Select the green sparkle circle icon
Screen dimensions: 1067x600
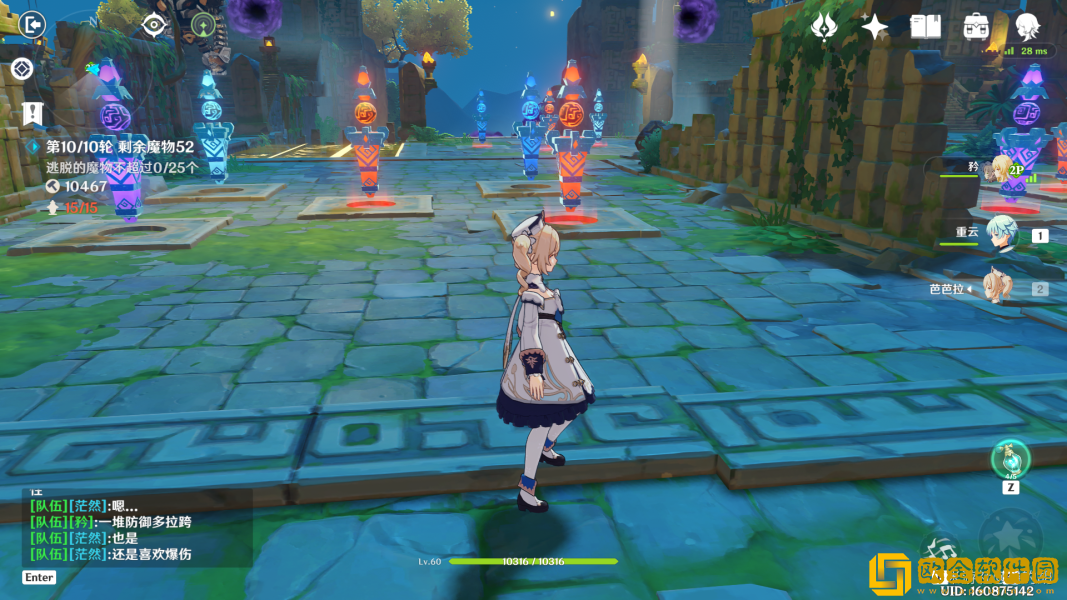pos(203,25)
